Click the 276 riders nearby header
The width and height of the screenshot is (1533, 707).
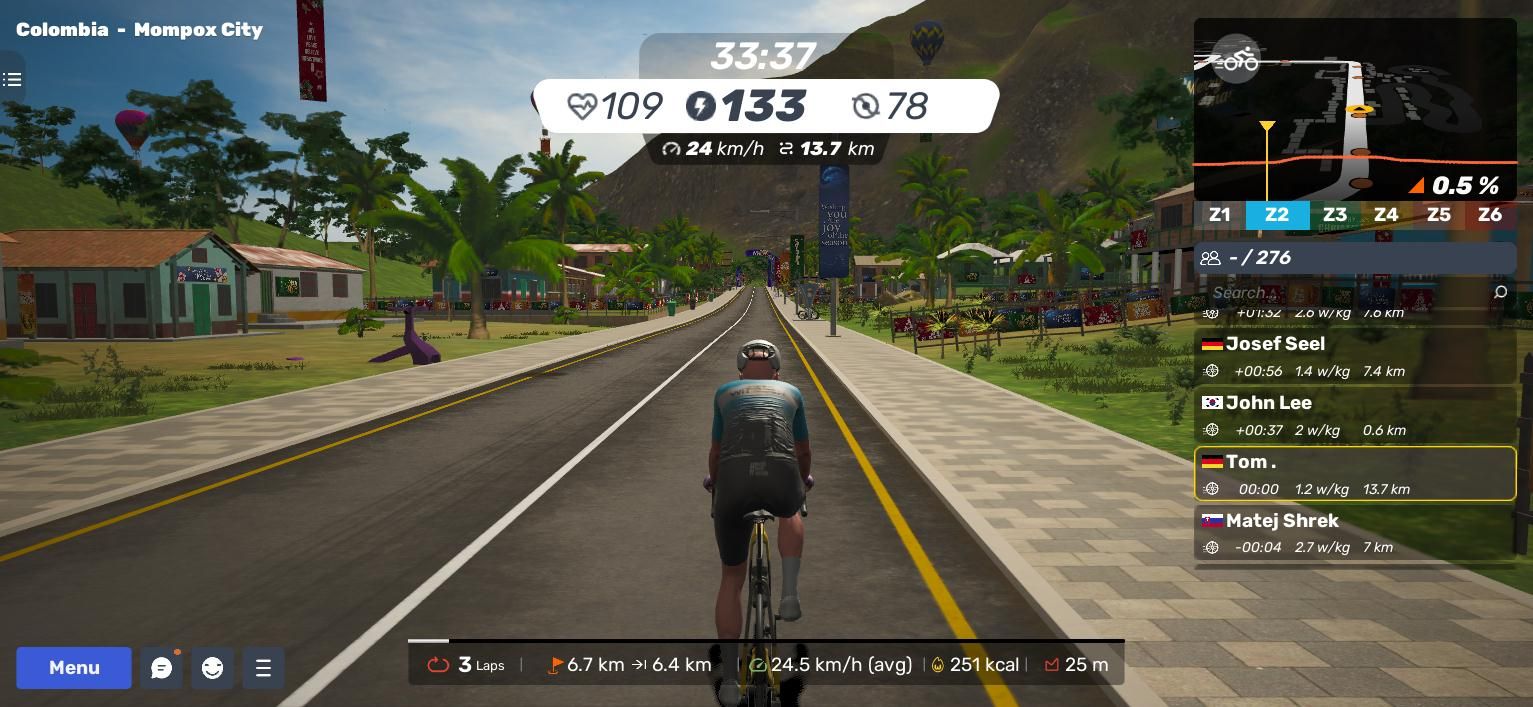(x=1355, y=258)
